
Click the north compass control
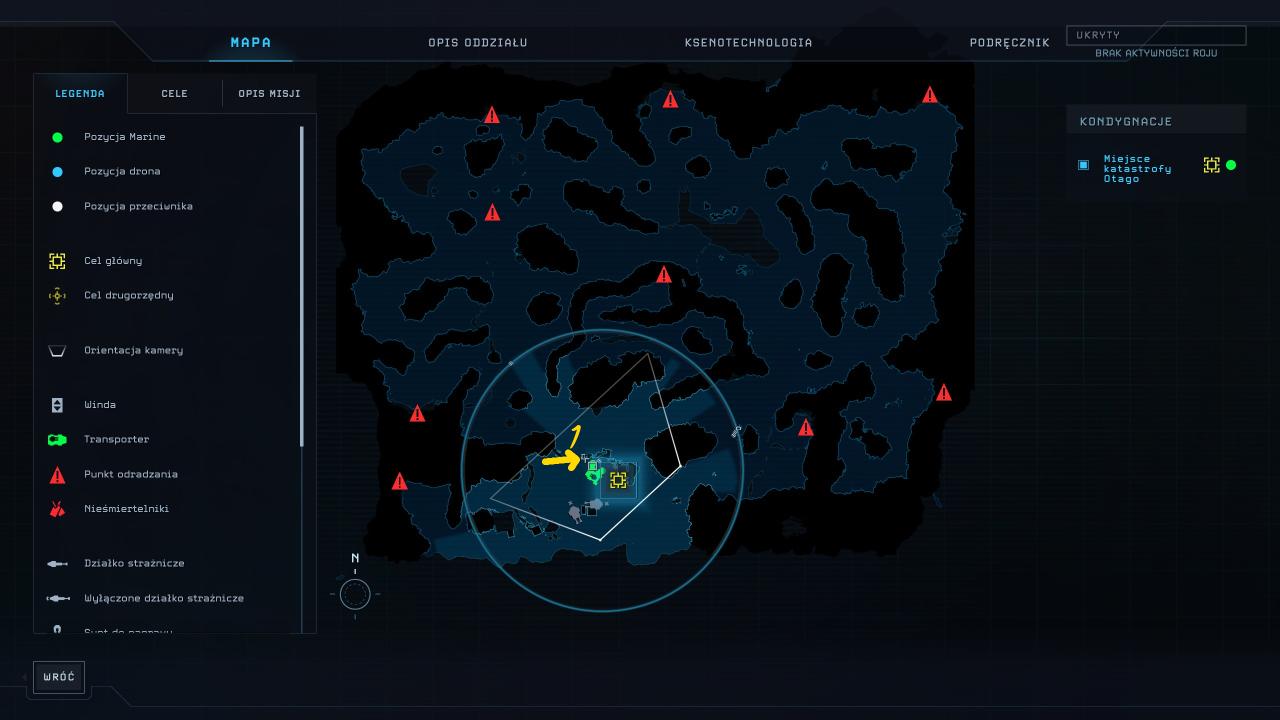pyautogui.click(x=355, y=593)
